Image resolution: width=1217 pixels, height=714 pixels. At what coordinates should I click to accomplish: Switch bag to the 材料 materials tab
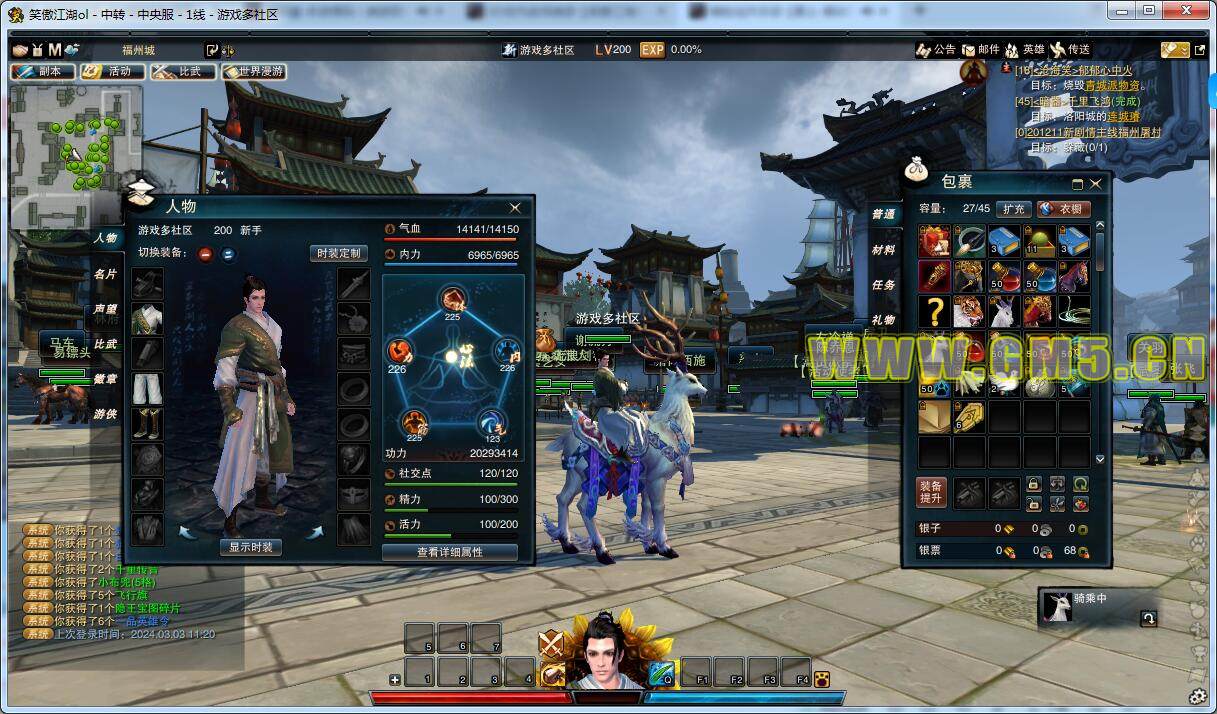pos(883,250)
